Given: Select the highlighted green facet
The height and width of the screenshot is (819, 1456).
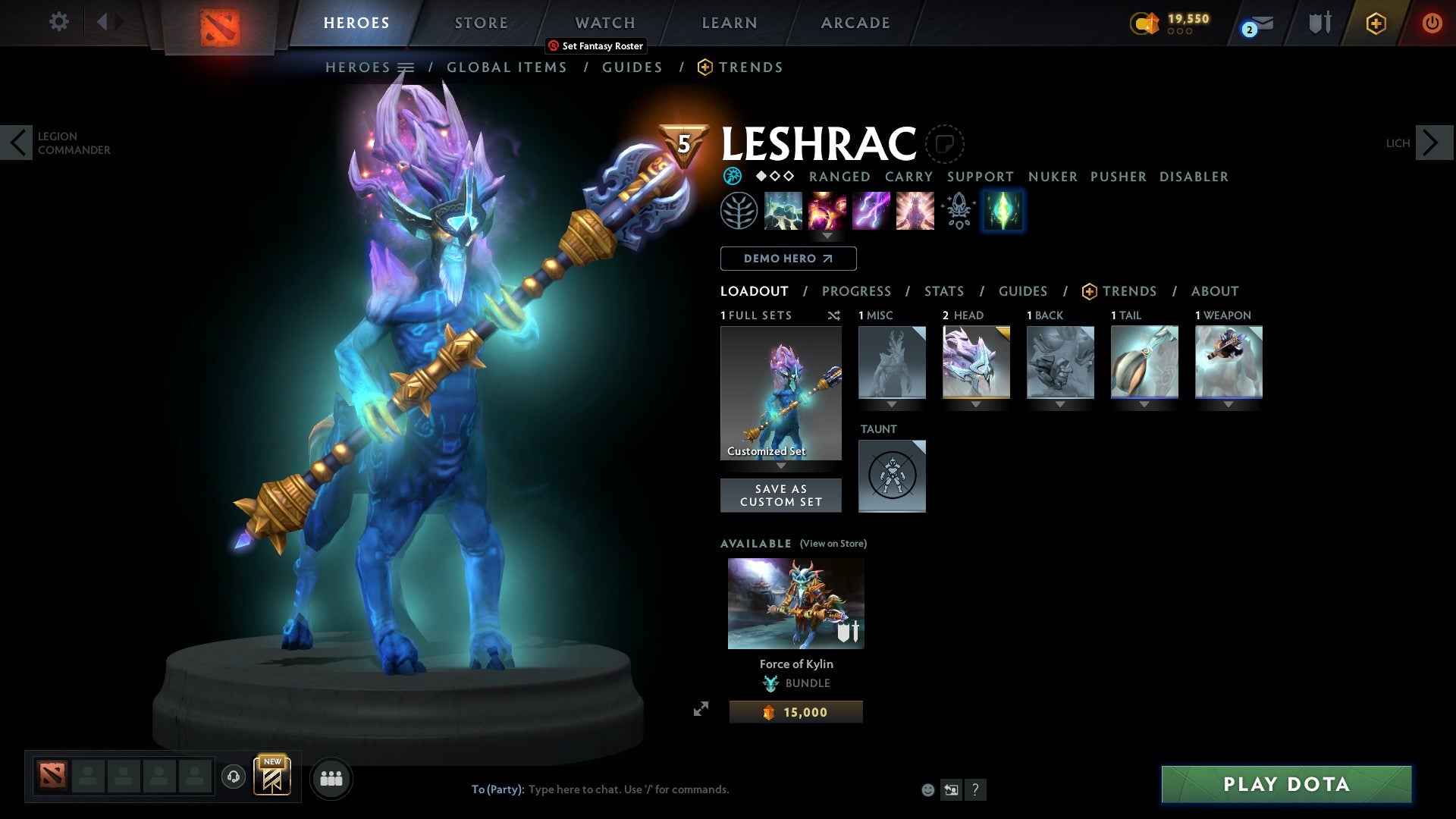Looking at the screenshot, I should [x=1003, y=211].
